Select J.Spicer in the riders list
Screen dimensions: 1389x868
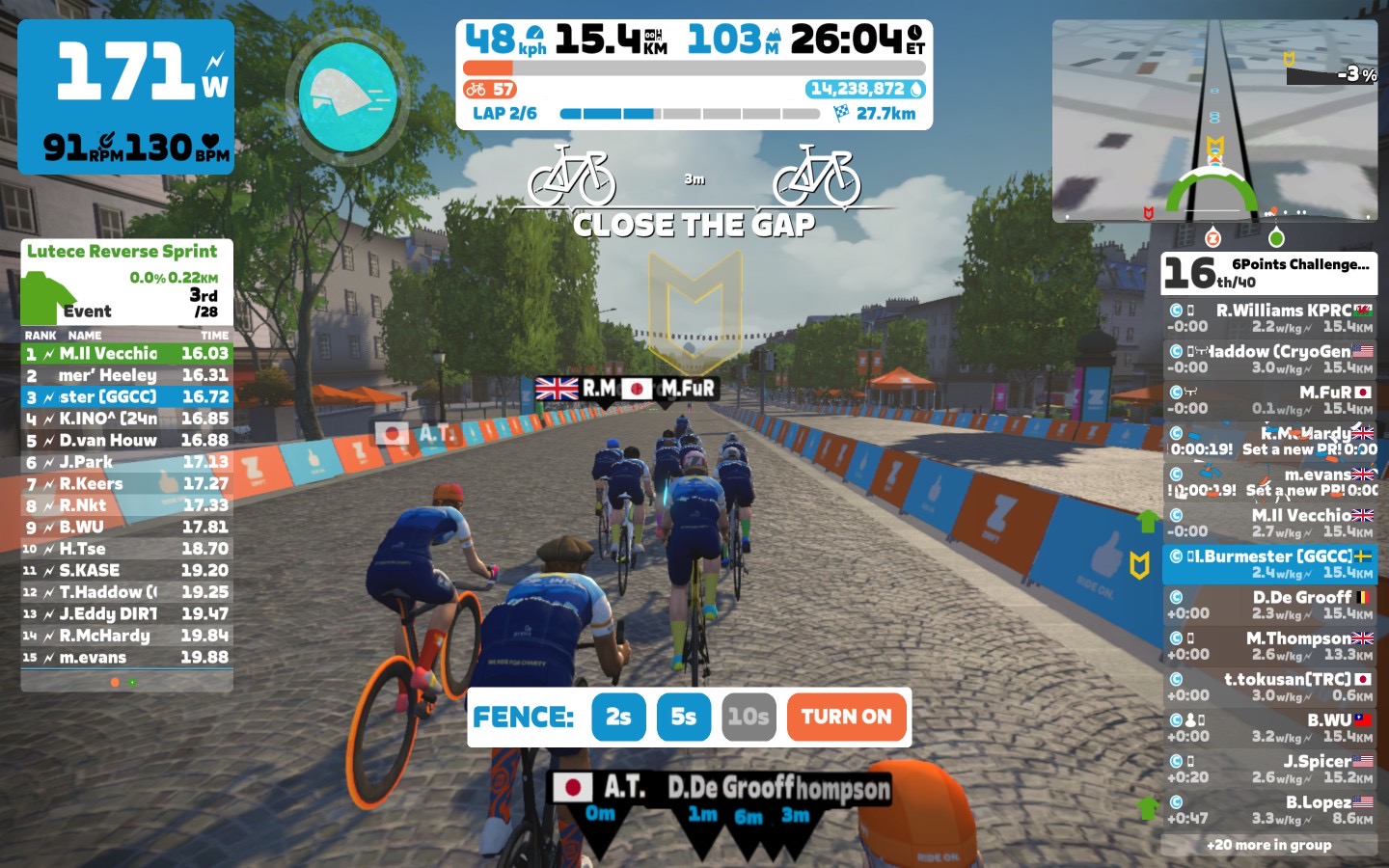coord(1269,769)
